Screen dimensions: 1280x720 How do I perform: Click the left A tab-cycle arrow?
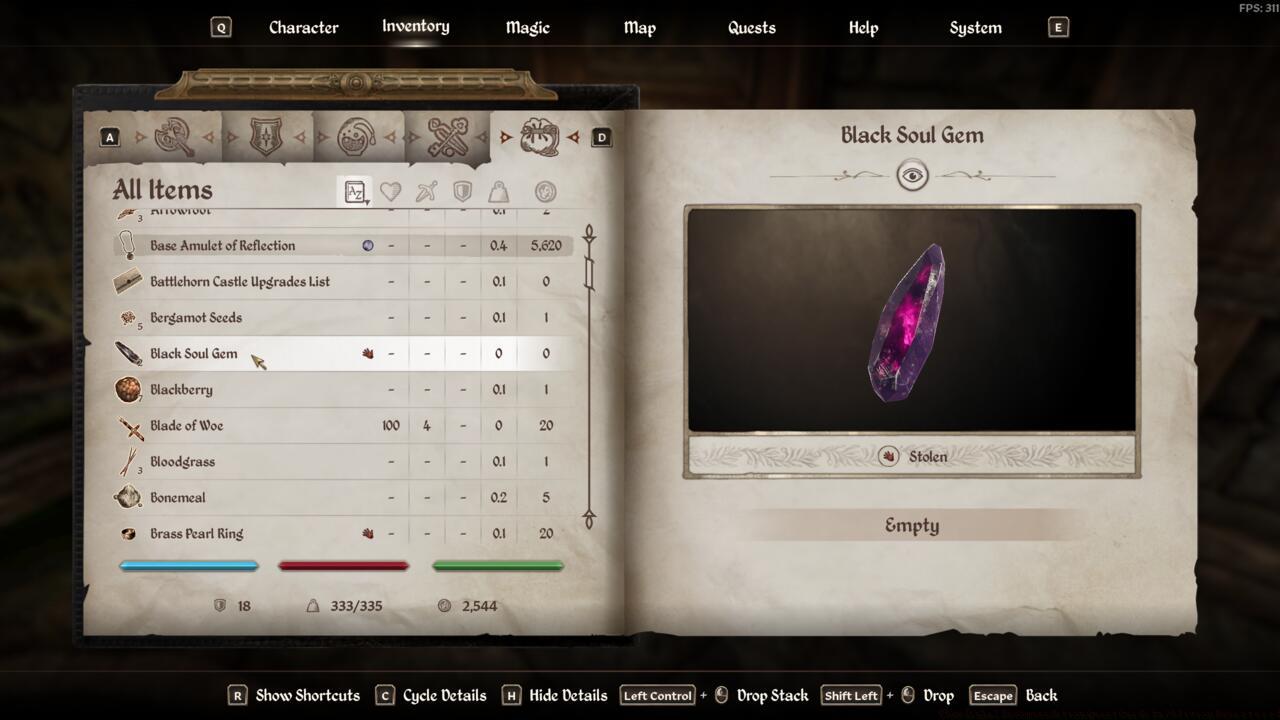pyautogui.click(x=109, y=135)
